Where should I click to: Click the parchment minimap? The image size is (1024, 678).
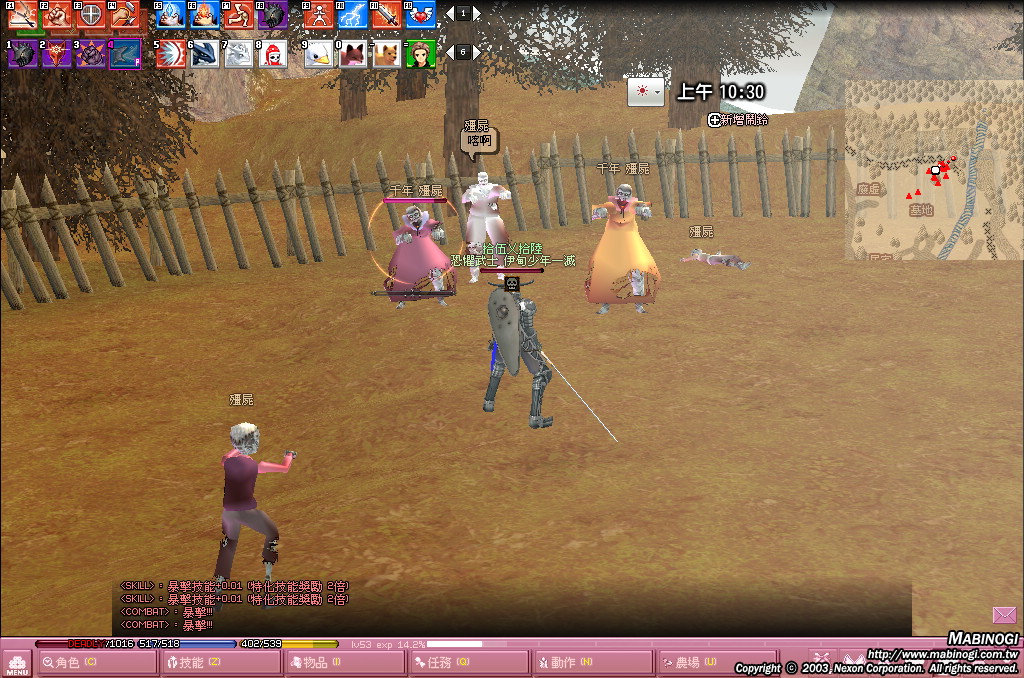point(933,170)
